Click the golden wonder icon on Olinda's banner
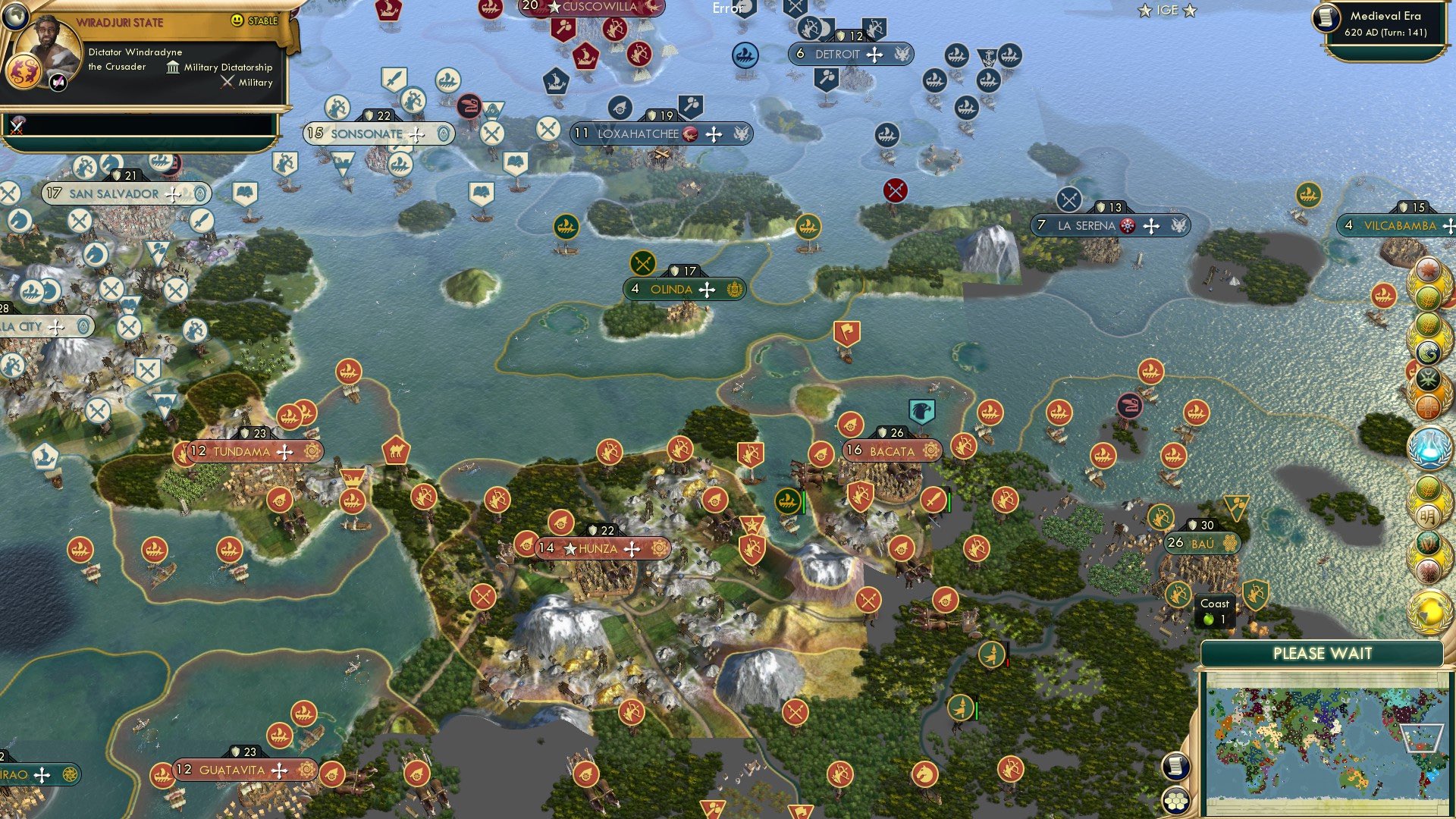 pyautogui.click(x=733, y=290)
